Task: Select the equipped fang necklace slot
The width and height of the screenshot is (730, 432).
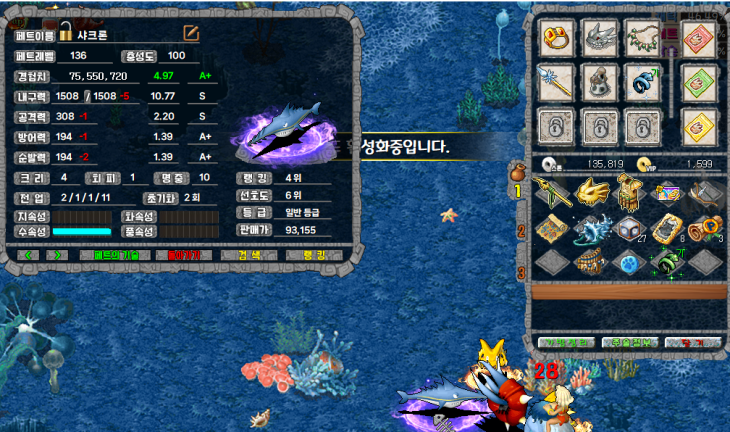Action: pyautogui.click(x=643, y=38)
